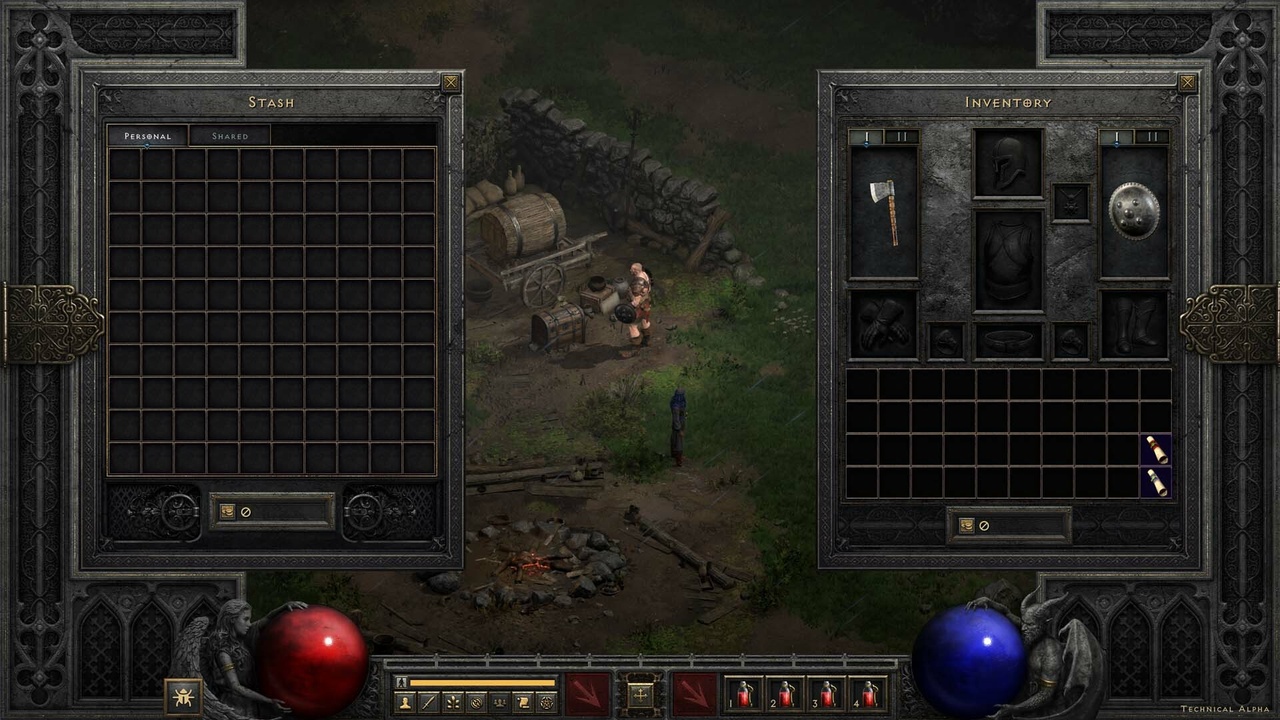Open the party screen icon
This screenshot has height=720, width=1280.
coord(499,703)
